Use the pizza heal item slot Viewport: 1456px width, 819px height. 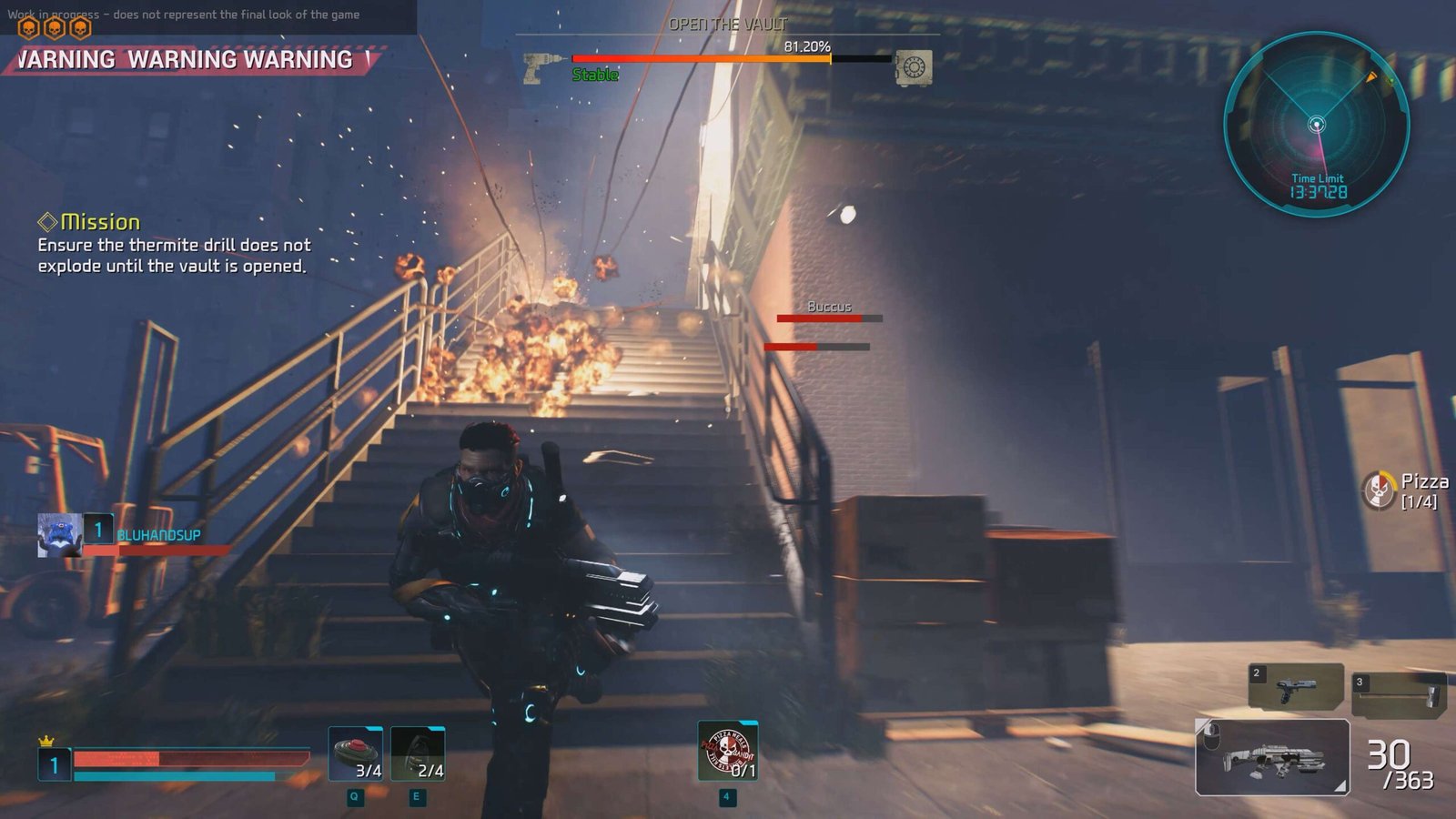[x=727, y=751]
